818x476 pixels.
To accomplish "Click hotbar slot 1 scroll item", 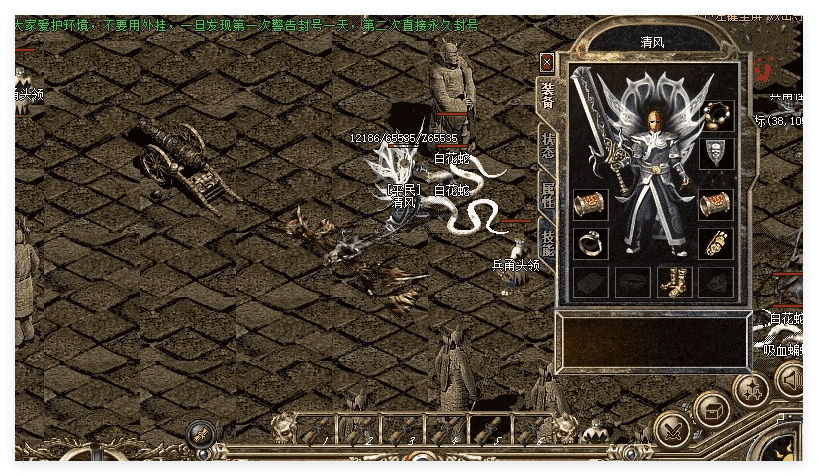I will (317, 430).
